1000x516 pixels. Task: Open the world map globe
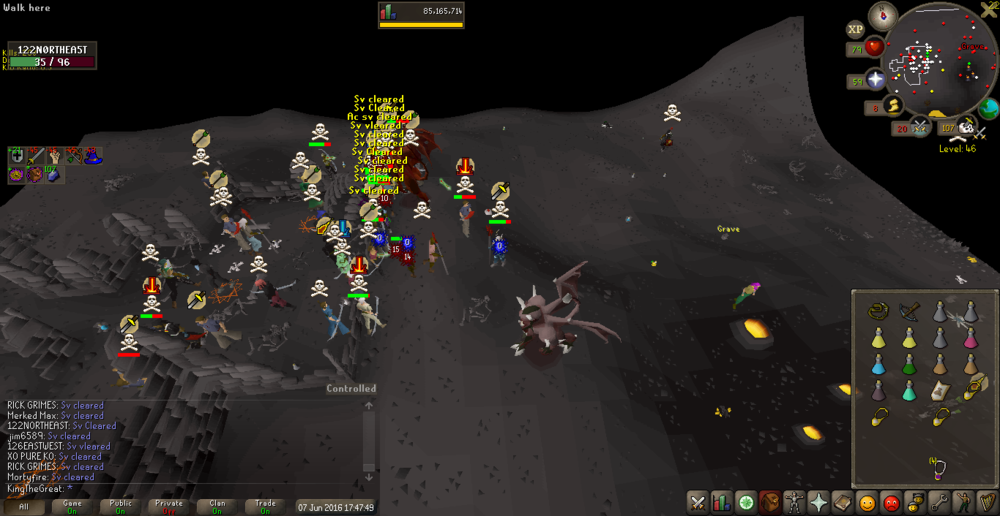(988, 108)
